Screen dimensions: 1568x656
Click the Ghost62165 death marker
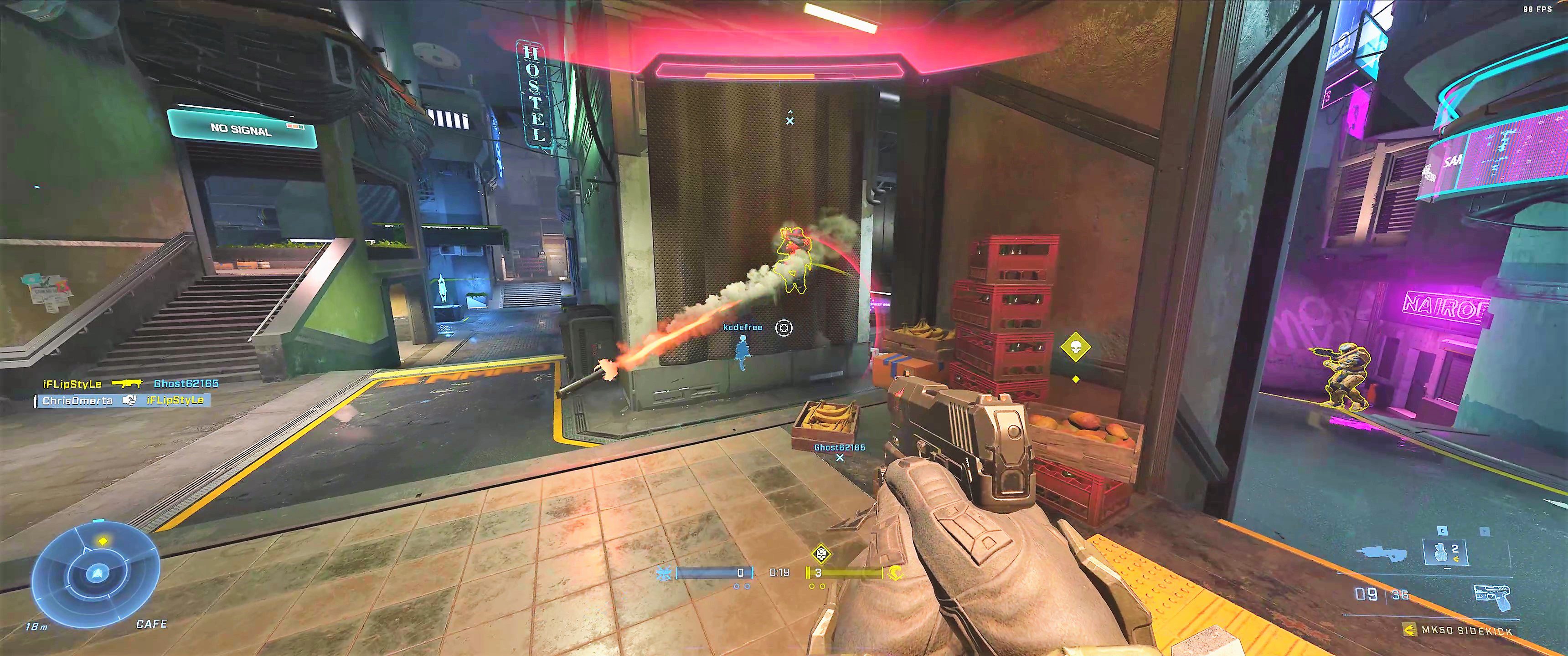click(840, 457)
